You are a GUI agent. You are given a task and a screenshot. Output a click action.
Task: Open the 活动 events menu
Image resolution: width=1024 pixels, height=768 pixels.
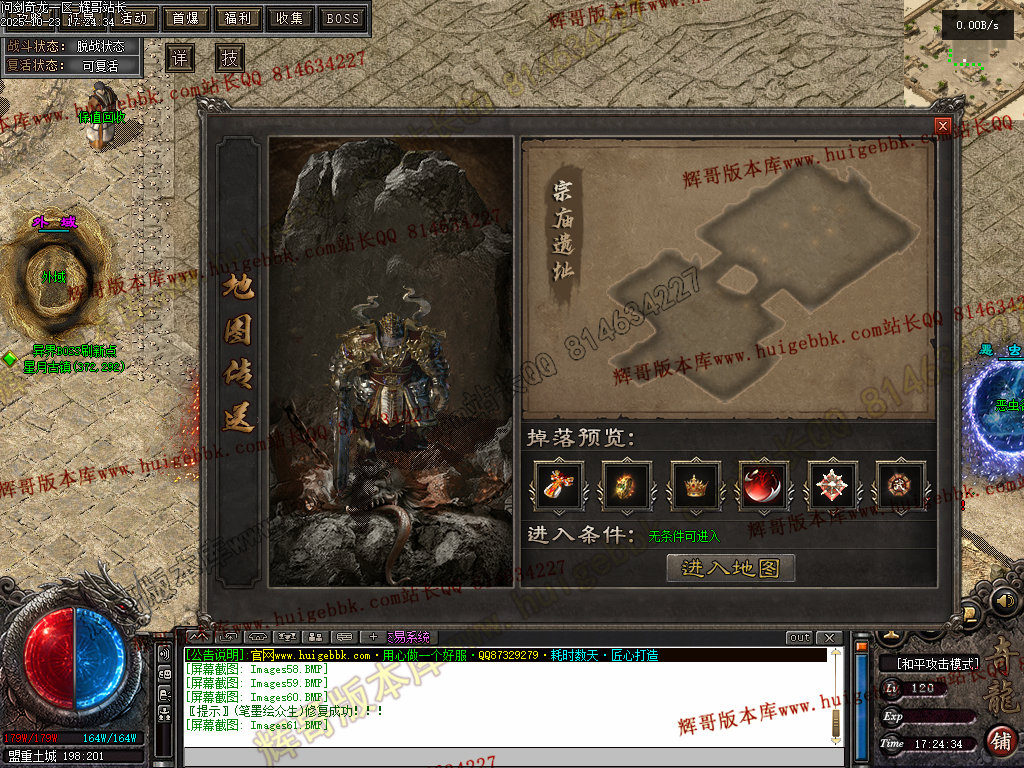pyautogui.click(x=134, y=18)
